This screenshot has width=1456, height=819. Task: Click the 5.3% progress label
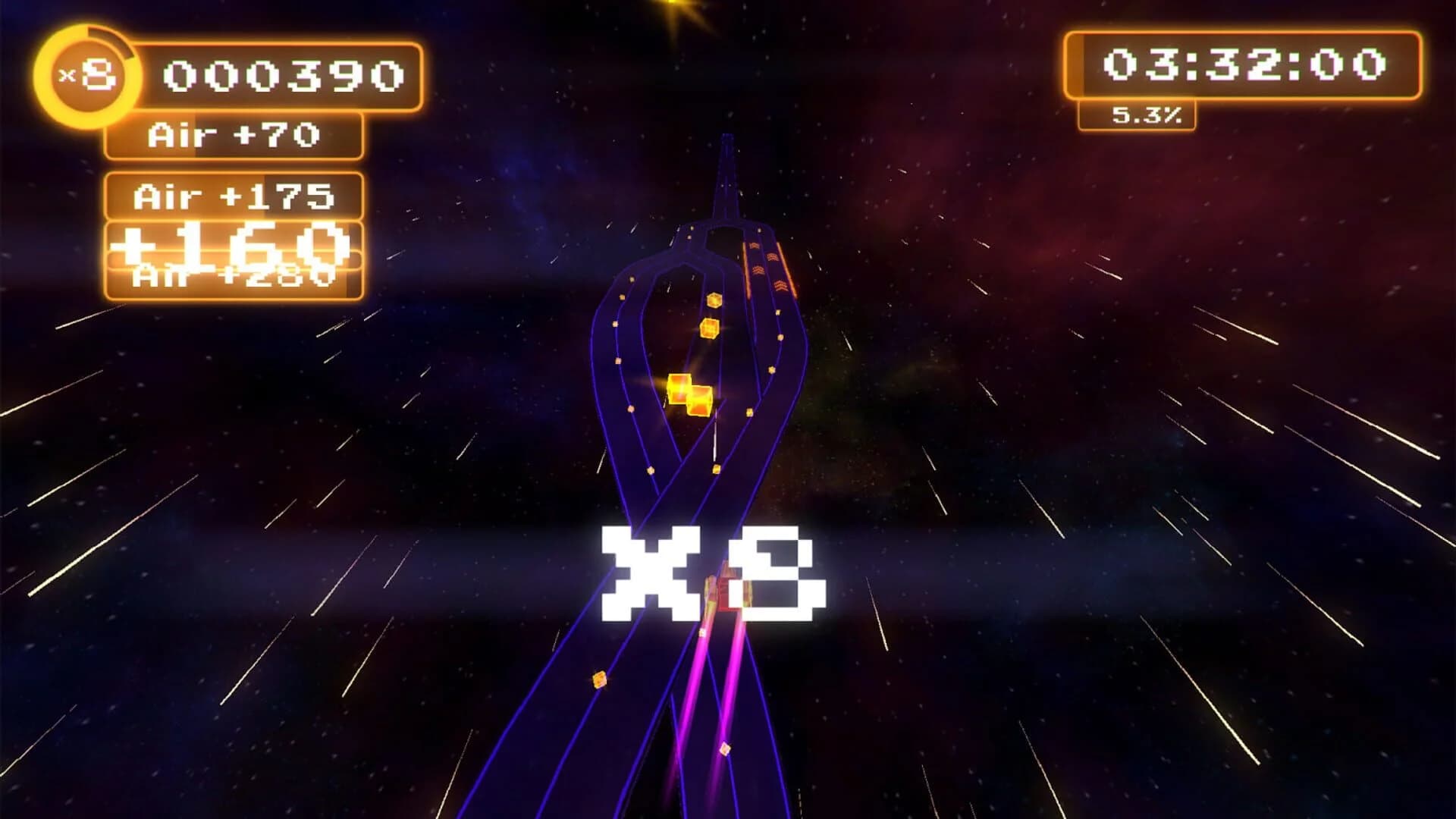[x=1145, y=116]
